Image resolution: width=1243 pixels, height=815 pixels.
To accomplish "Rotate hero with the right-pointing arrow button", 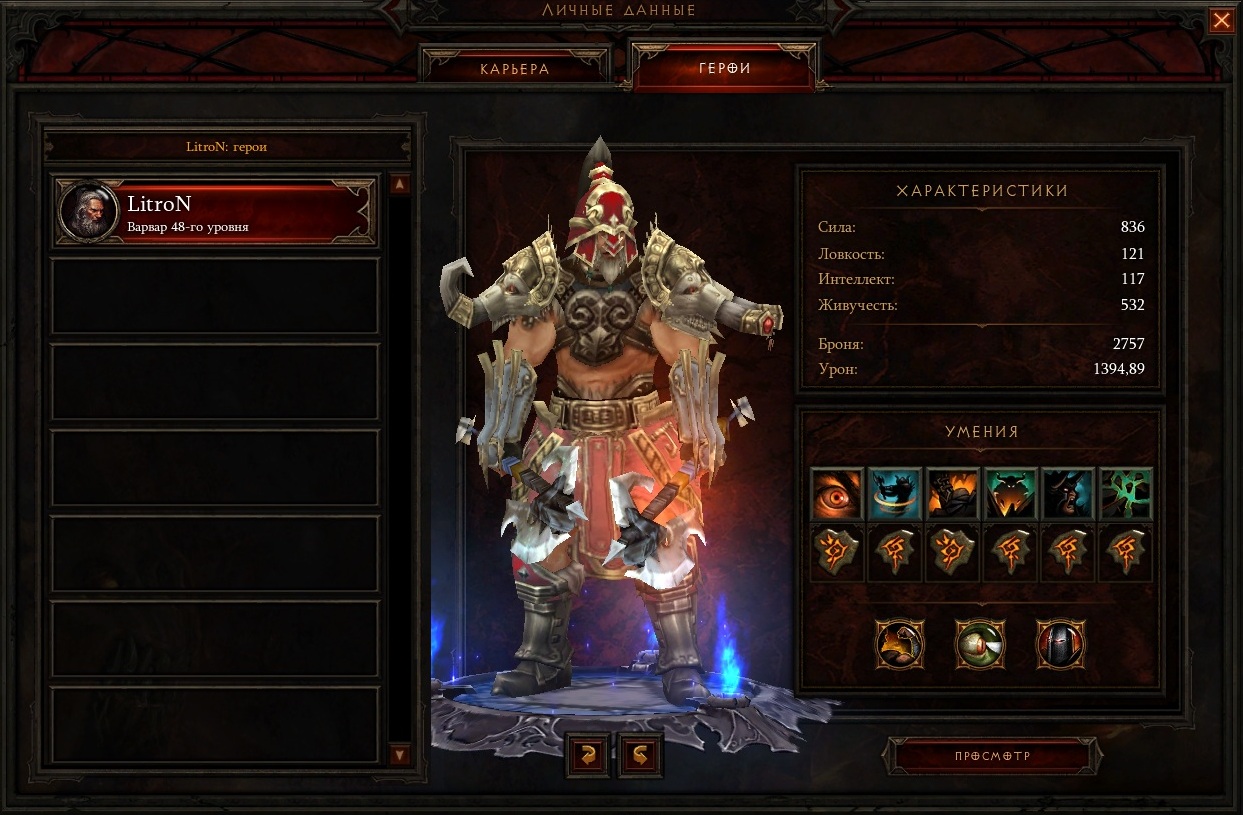I will (640, 756).
